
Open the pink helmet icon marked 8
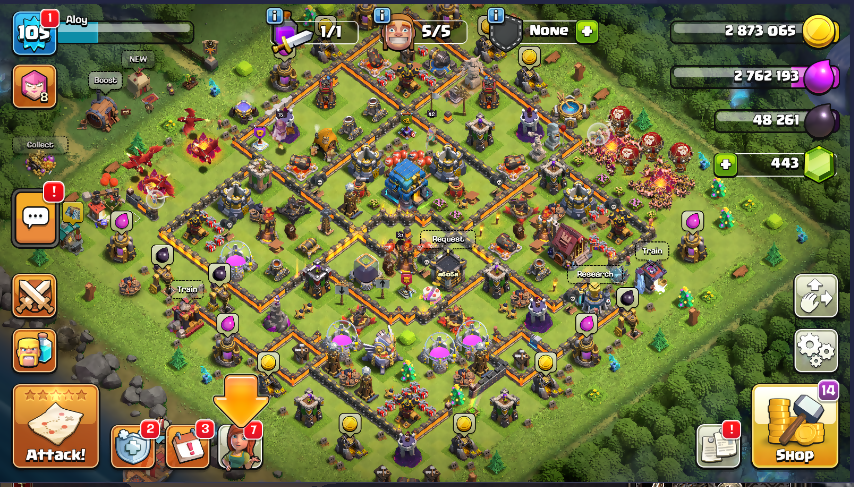(34, 86)
